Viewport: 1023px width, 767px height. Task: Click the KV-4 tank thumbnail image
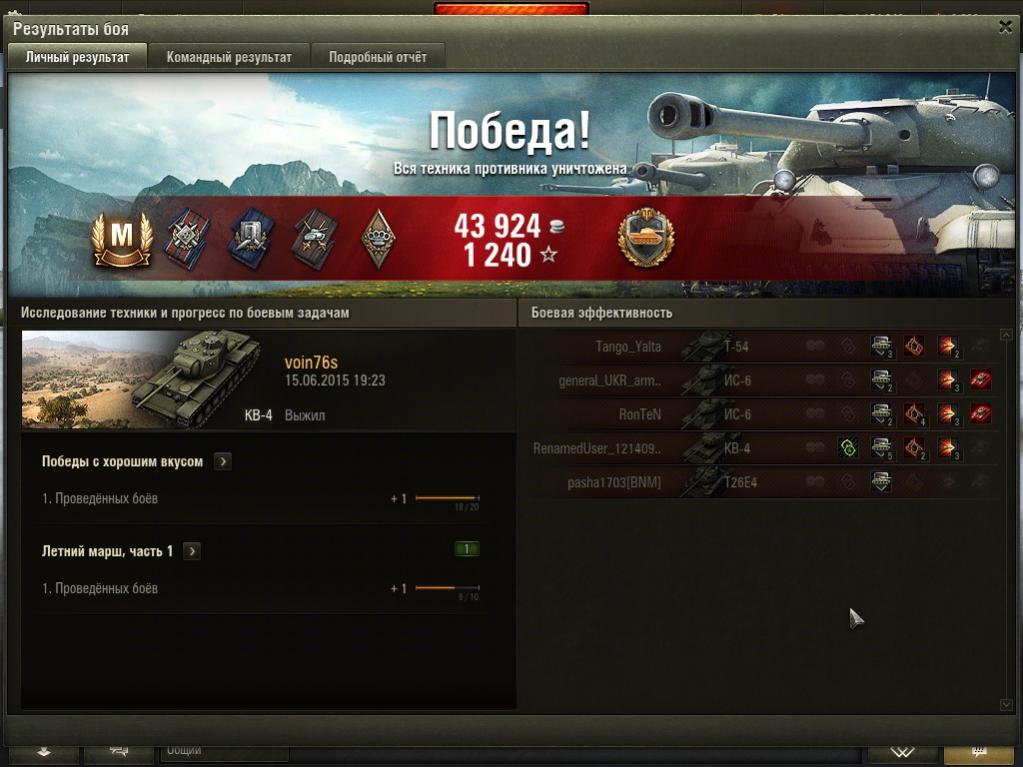coord(148,380)
